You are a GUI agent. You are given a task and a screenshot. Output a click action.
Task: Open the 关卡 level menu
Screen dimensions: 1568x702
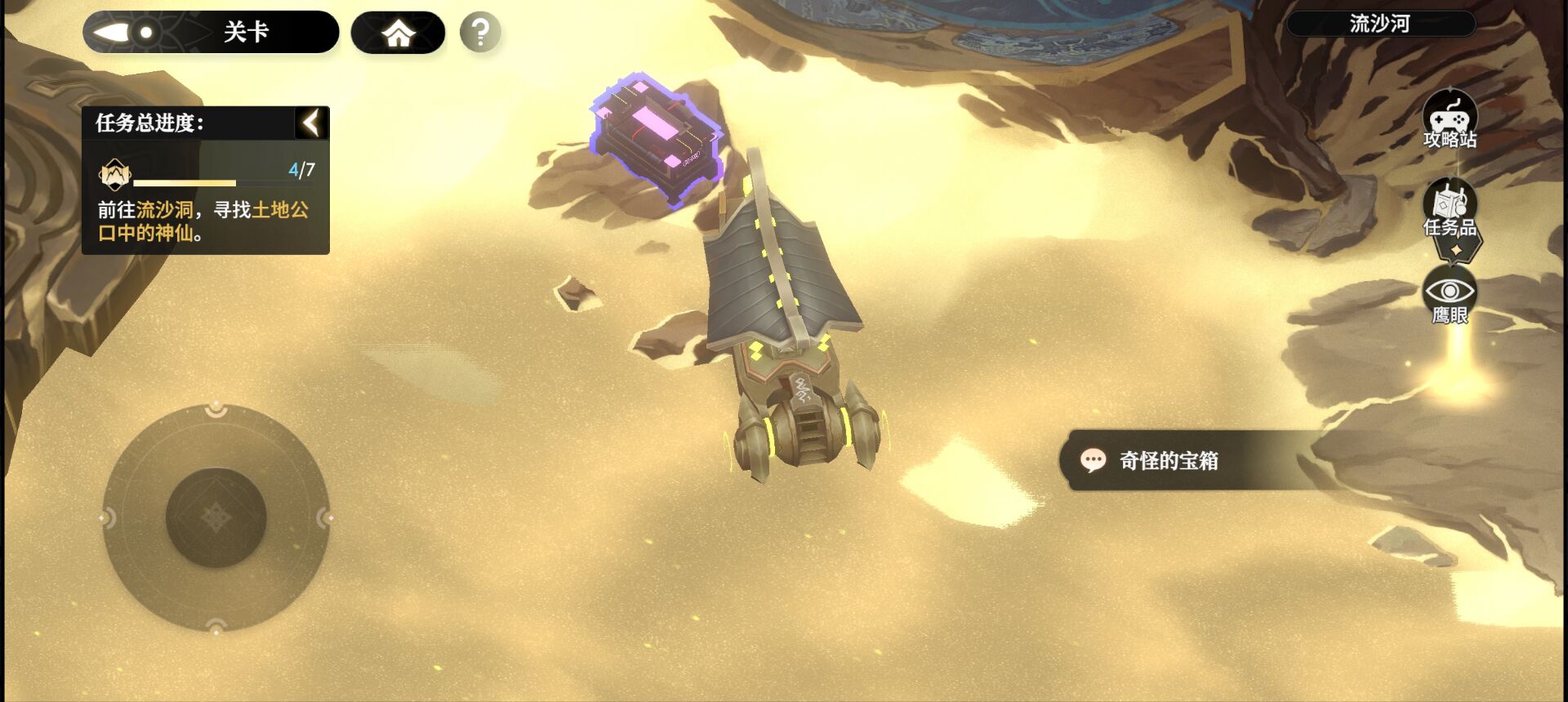[x=211, y=33]
